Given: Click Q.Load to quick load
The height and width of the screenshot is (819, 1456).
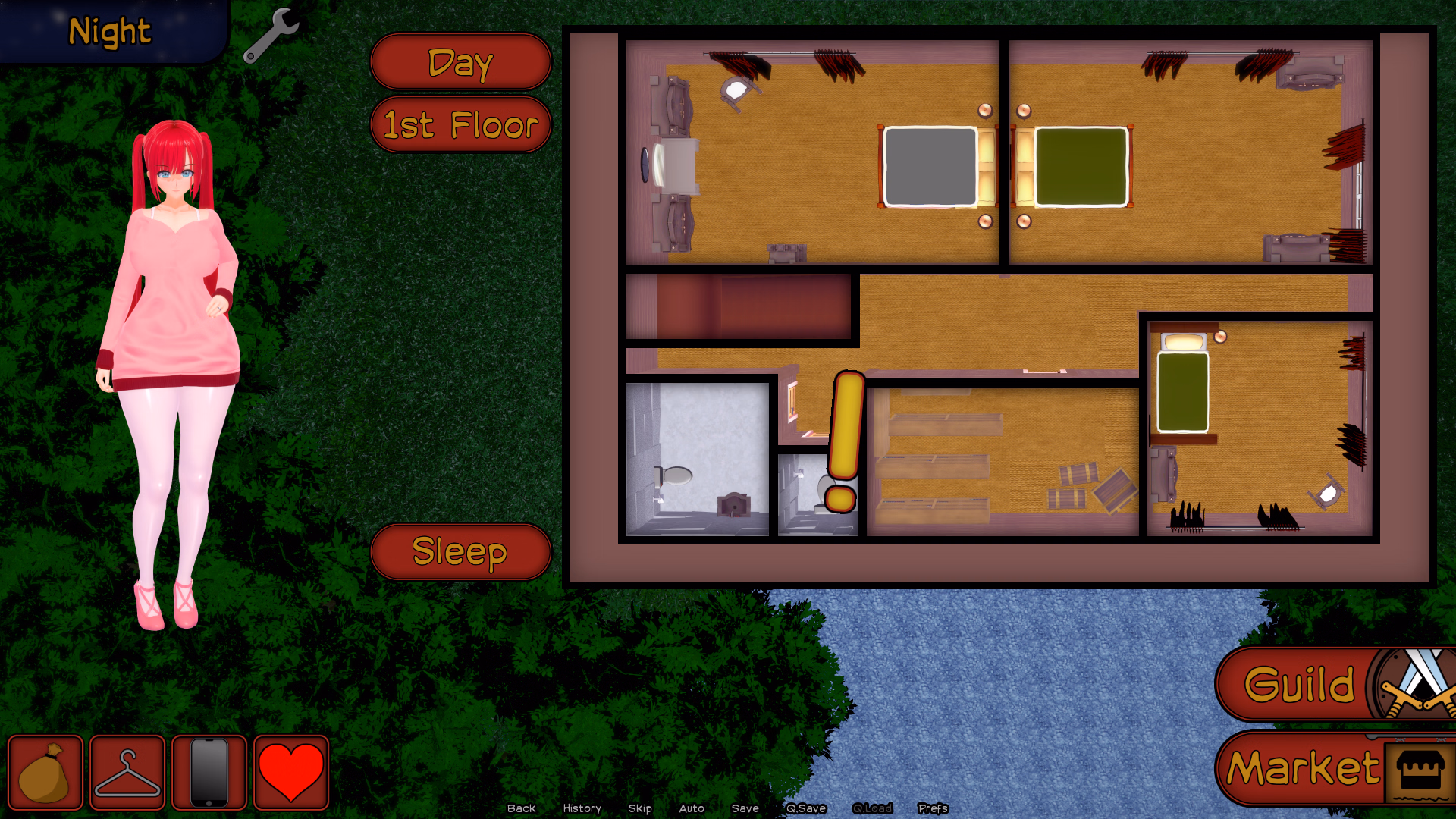Looking at the screenshot, I should click(x=873, y=808).
